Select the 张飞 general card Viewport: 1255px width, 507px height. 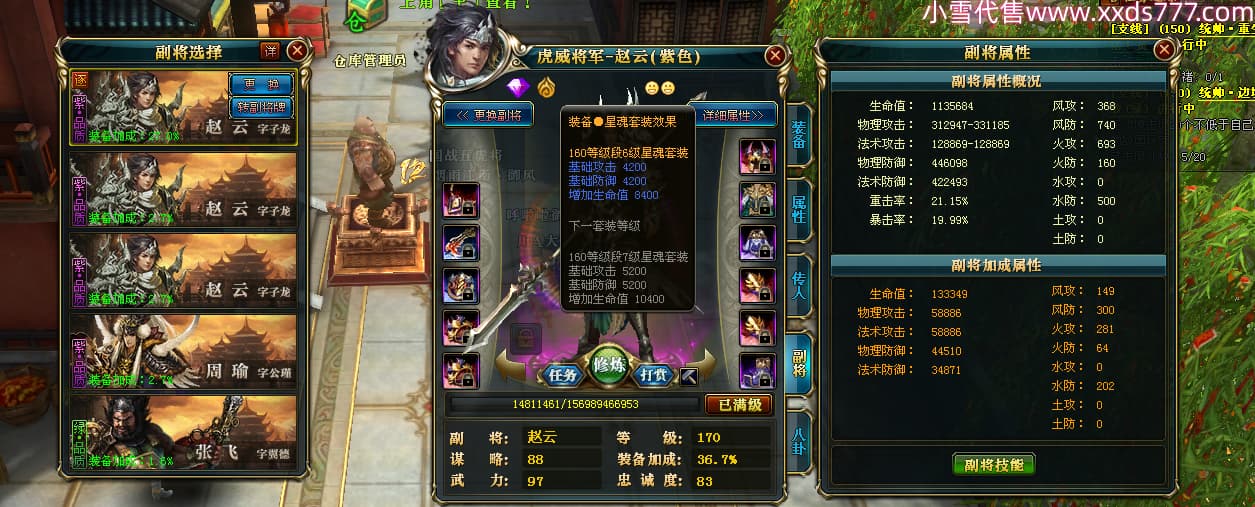pos(184,433)
